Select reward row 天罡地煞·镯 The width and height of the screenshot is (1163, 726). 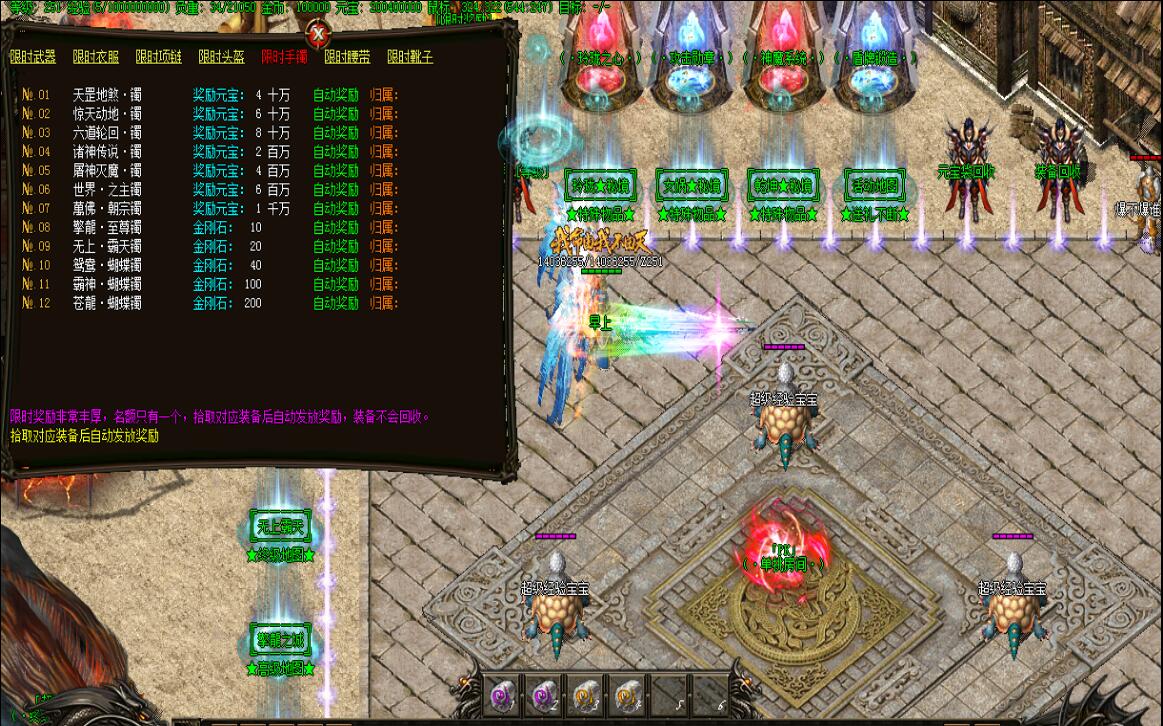107,95
